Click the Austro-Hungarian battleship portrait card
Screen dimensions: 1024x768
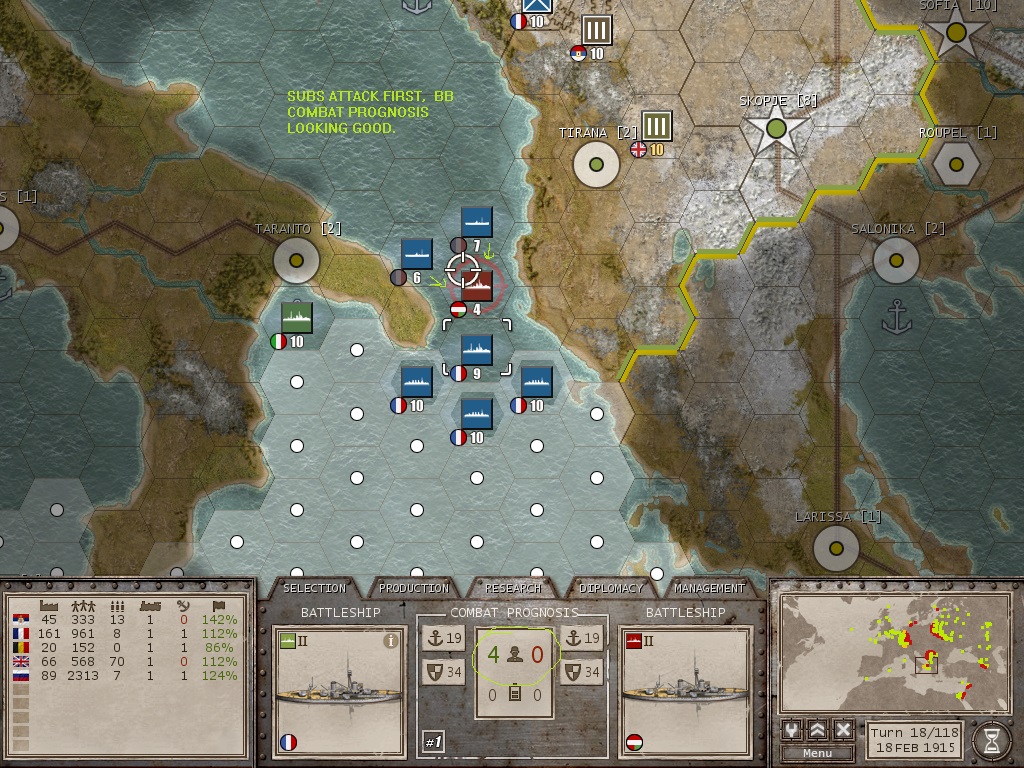(x=685, y=690)
